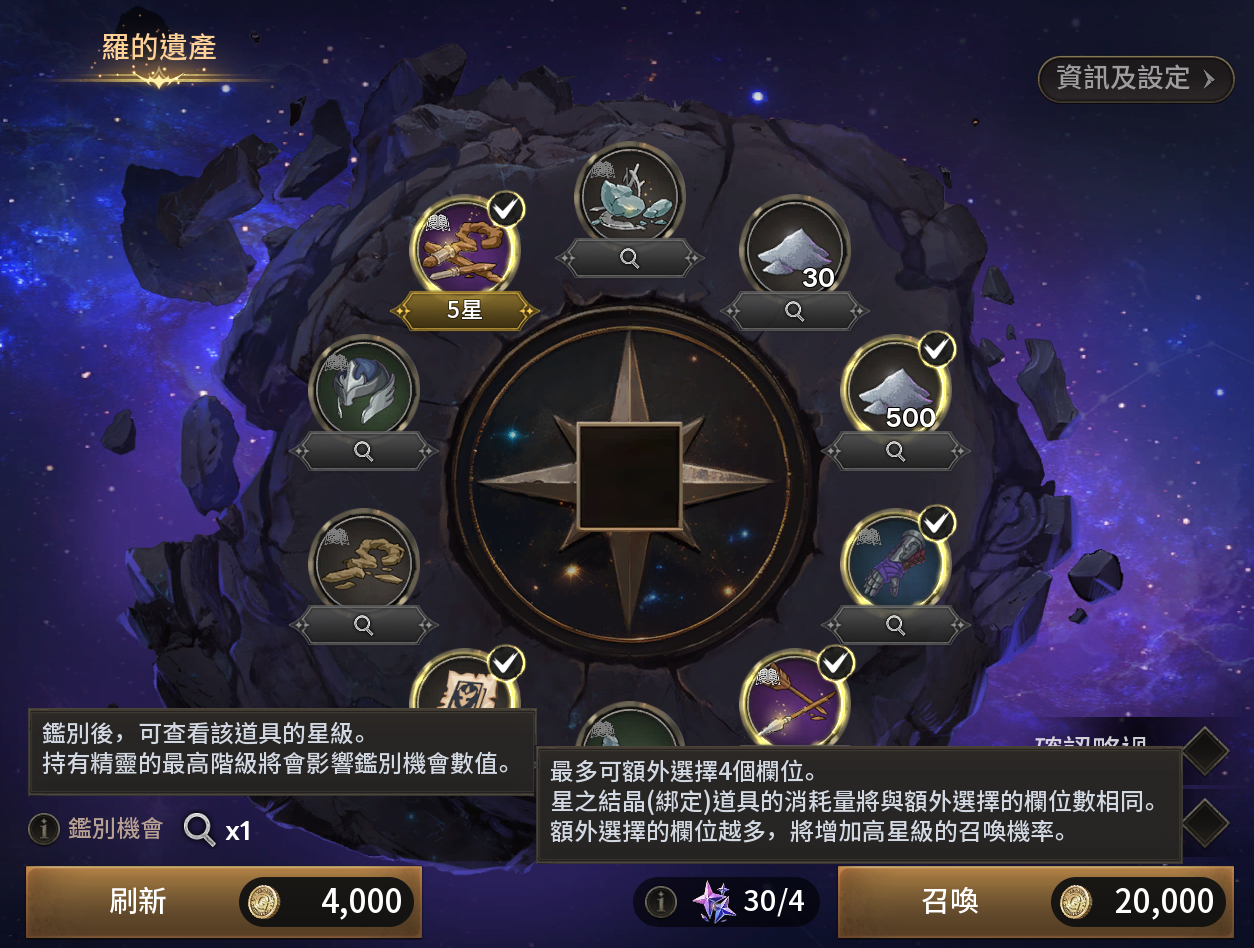
Task: Identify the tan rope with its magnifier
Action: point(364,626)
